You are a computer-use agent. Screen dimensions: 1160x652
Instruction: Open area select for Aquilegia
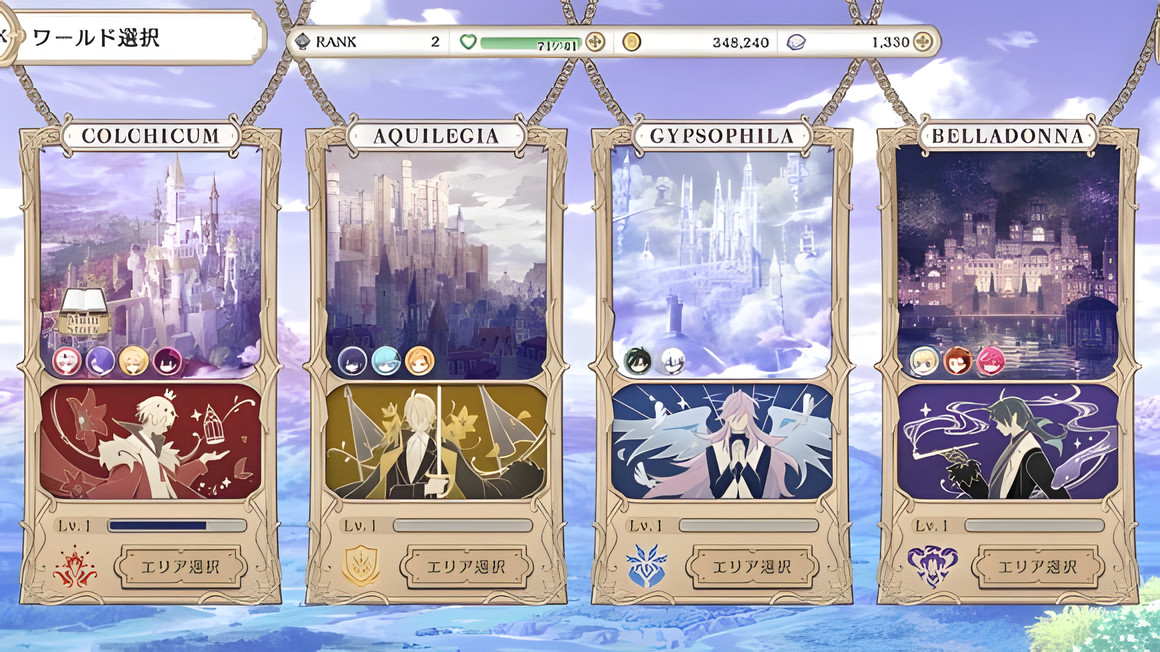(466, 567)
